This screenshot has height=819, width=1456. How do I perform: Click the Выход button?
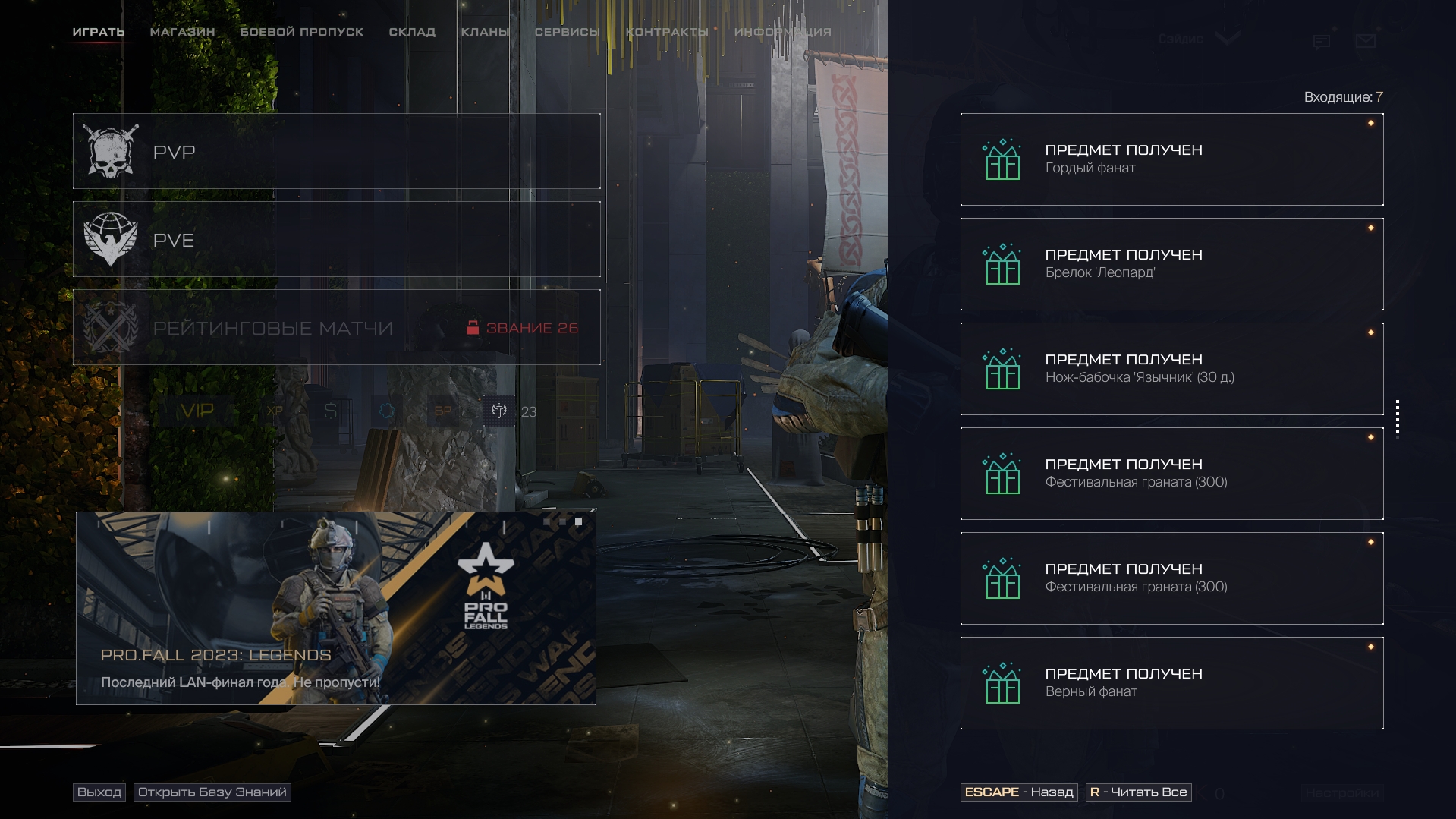[x=99, y=792]
